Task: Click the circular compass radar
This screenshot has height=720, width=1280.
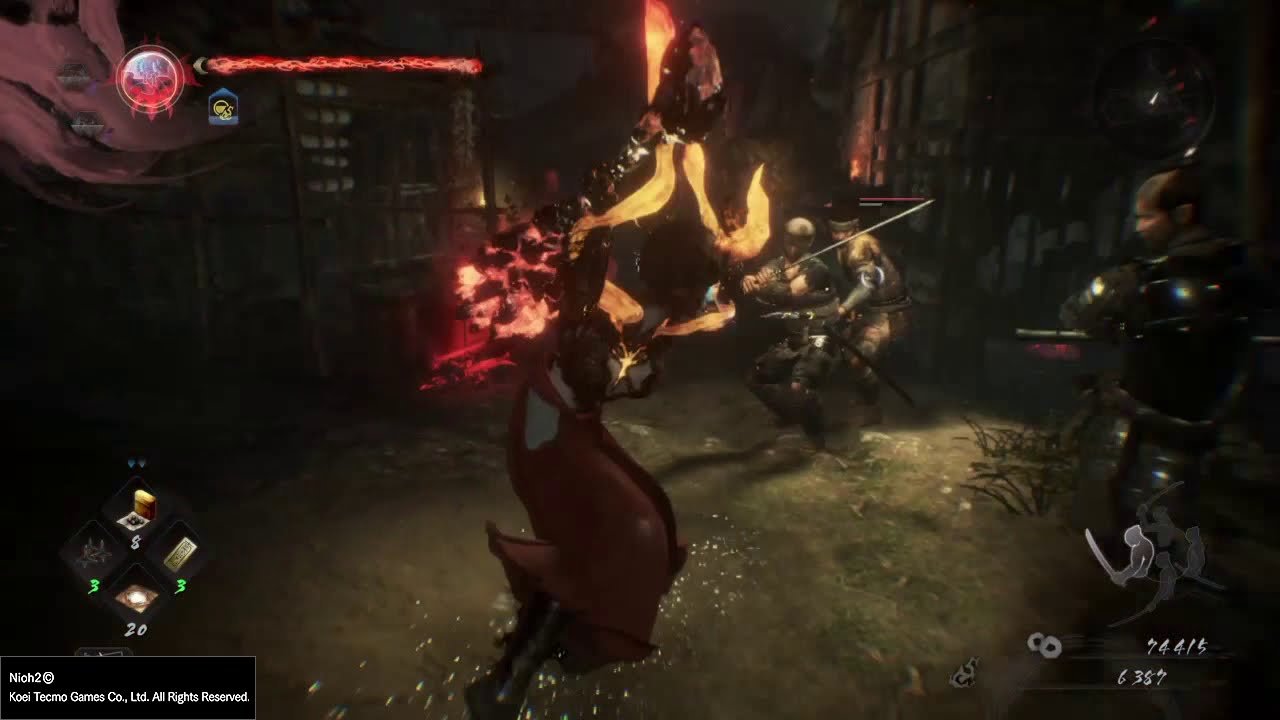Action: (x=1155, y=95)
